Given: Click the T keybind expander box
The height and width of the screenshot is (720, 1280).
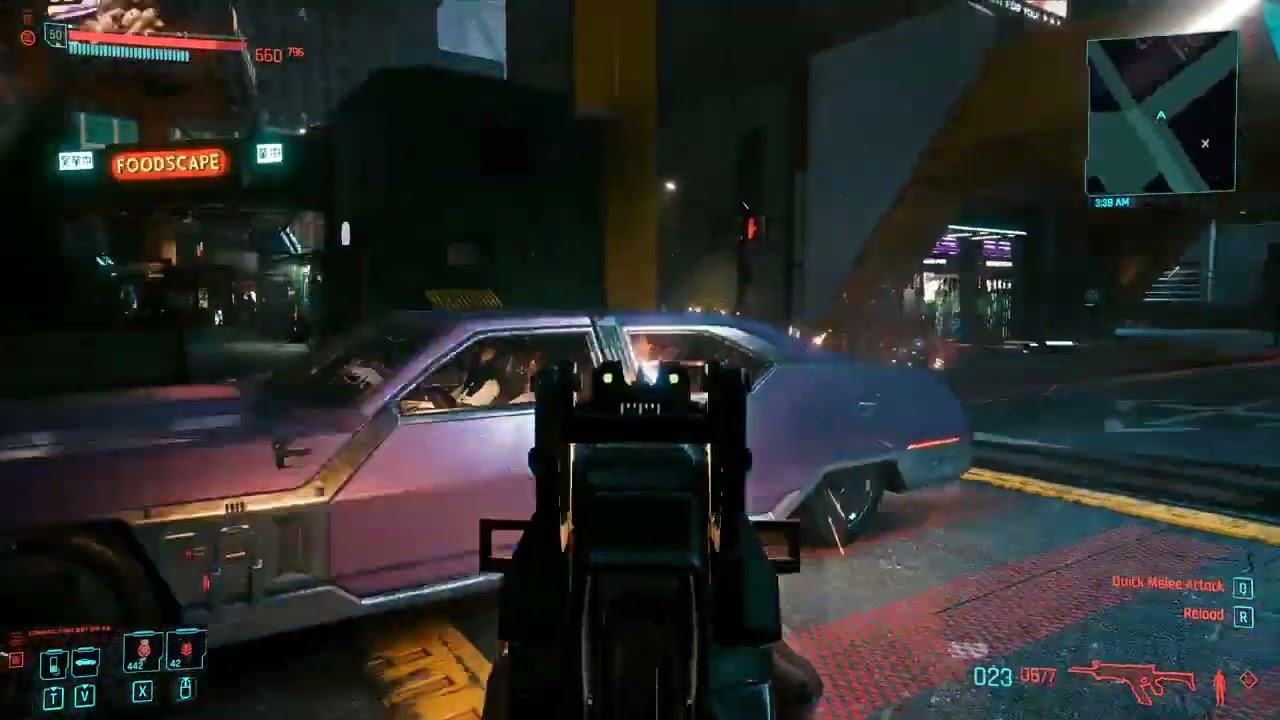Looking at the screenshot, I should coord(53,697).
